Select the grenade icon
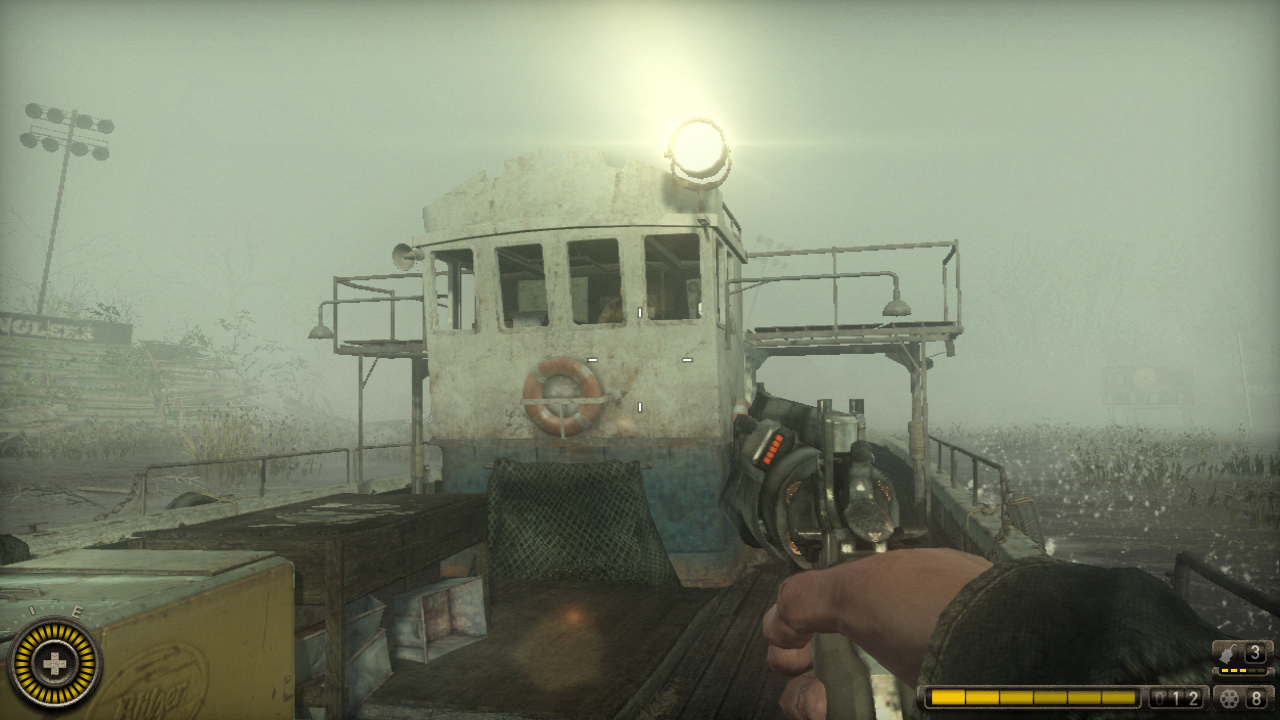 tap(1228, 654)
